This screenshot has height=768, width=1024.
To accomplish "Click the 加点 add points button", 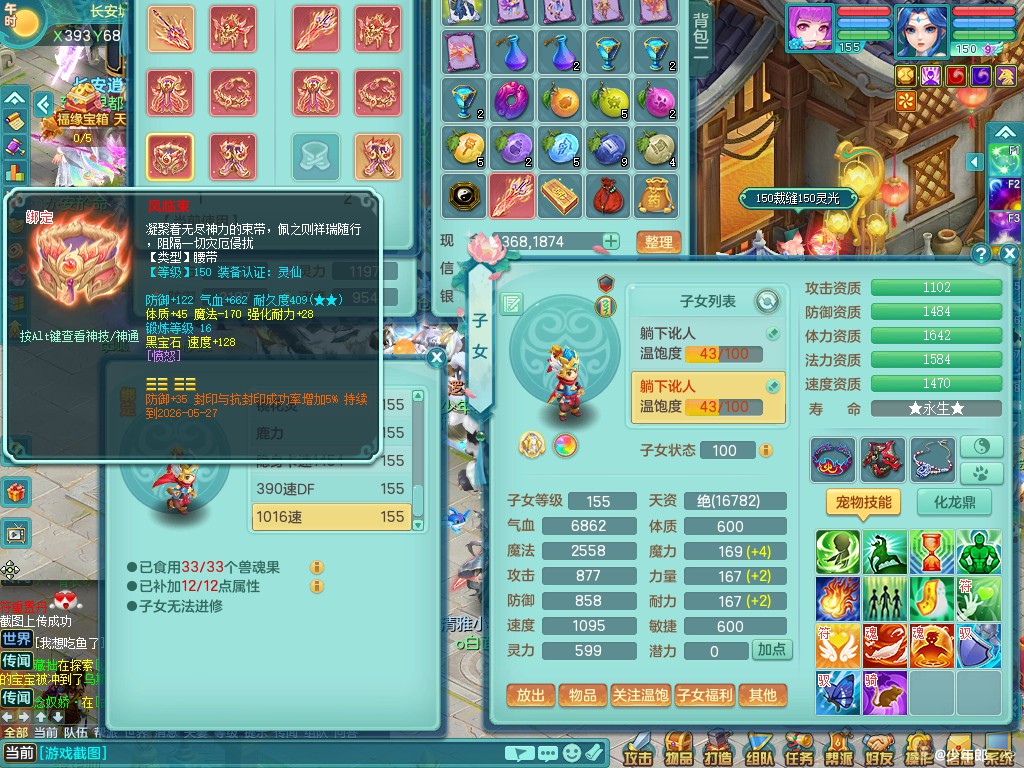I will coord(771,650).
